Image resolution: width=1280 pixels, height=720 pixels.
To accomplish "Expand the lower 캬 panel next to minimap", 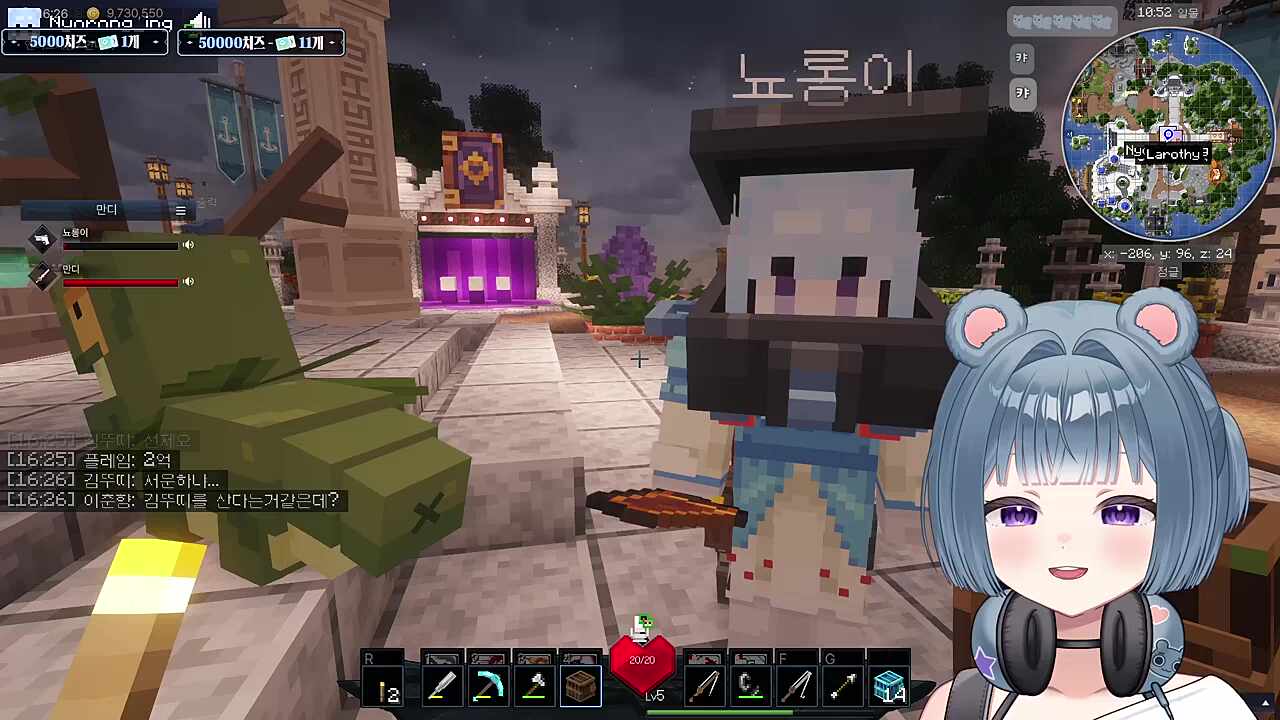I will point(1021,93).
